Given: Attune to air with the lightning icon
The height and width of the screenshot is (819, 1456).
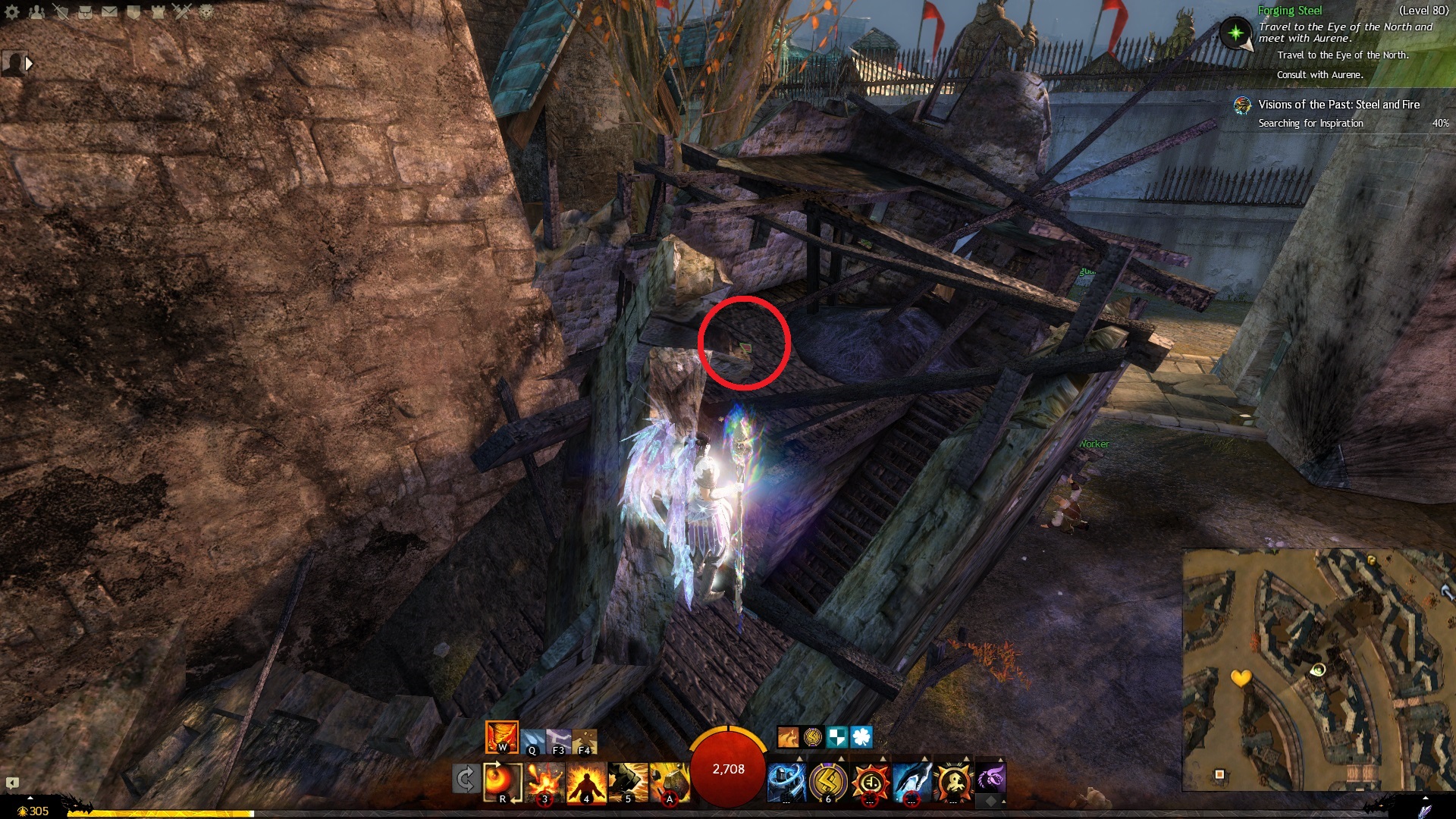Looking at the screenshot, I should coord(558,741).
